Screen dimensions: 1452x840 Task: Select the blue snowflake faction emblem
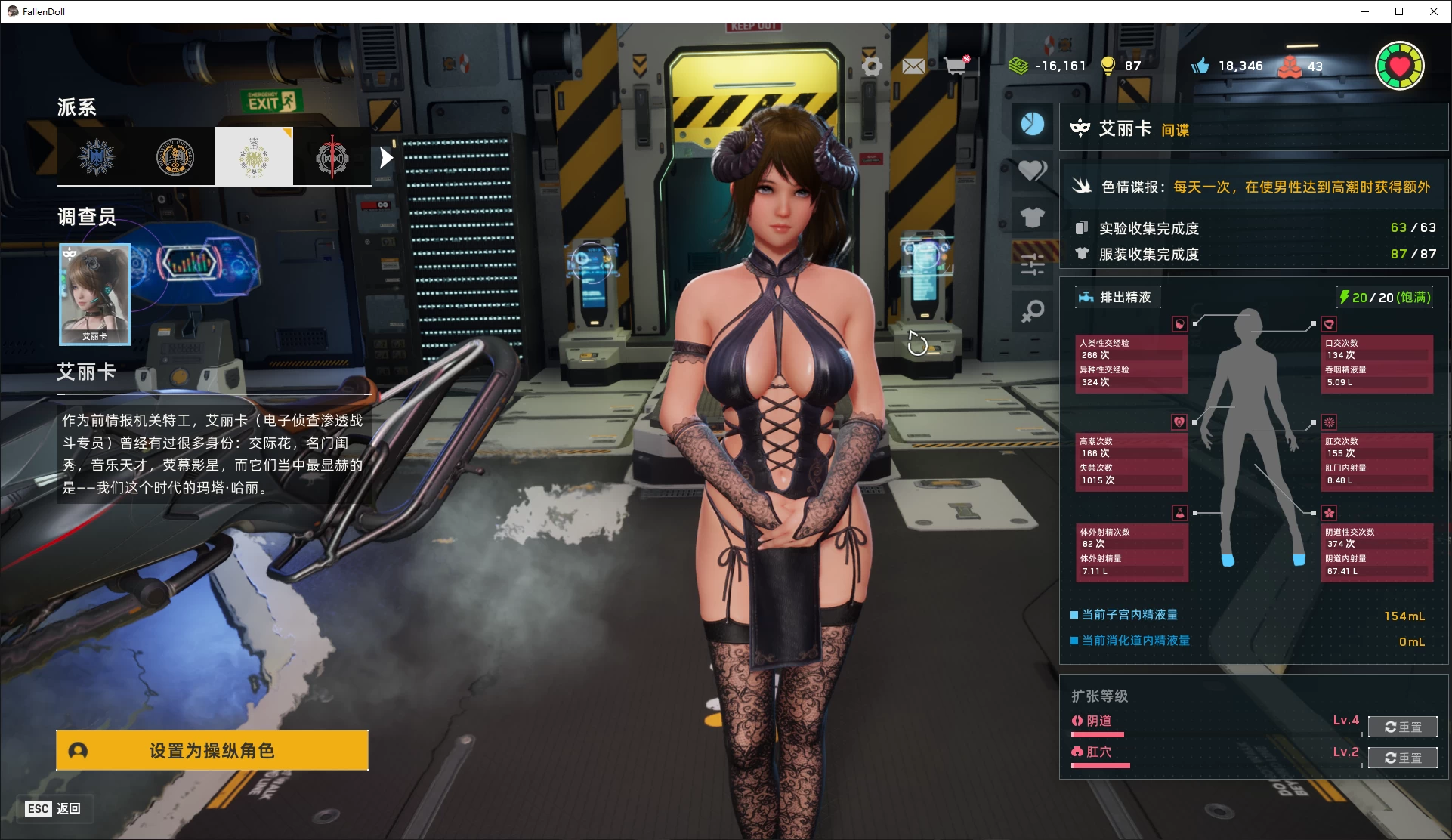[x=97, y=157]
